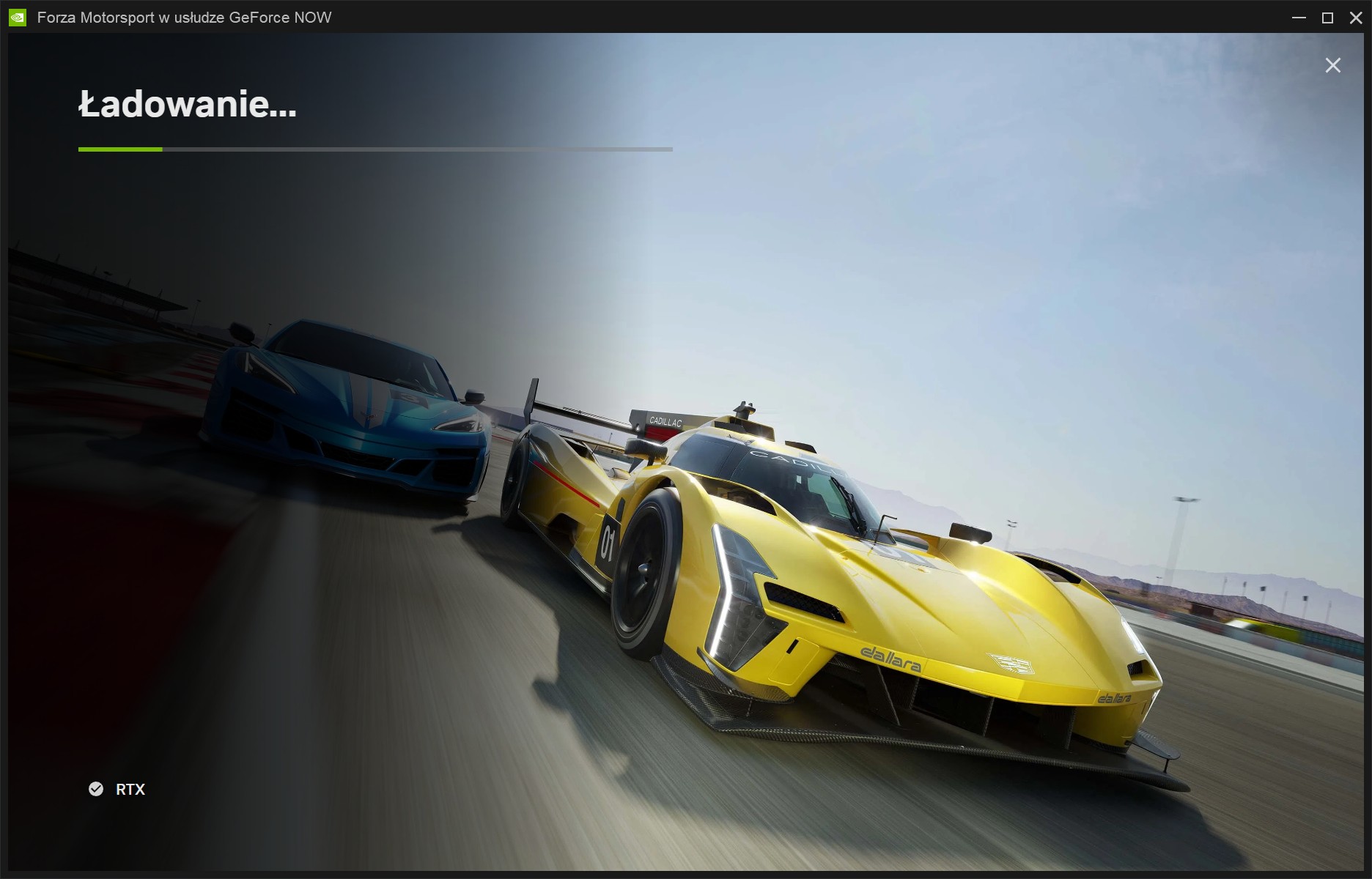This screenshot has width=1372, height=879.
Task: Click the title bar text Forza Motorsport w usłudze GeForce NOW
Action: (181, 17)
